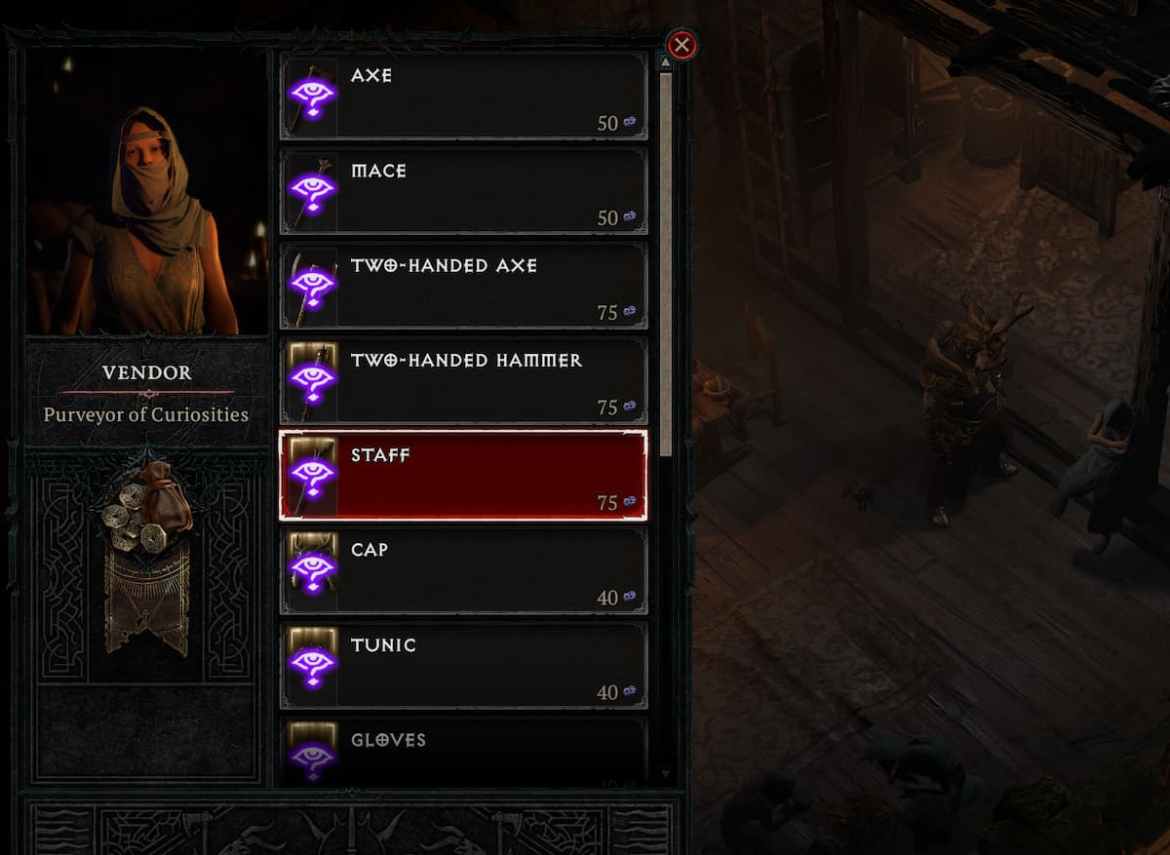
Task: Select the Mace item row
Action: coord(463,191)
